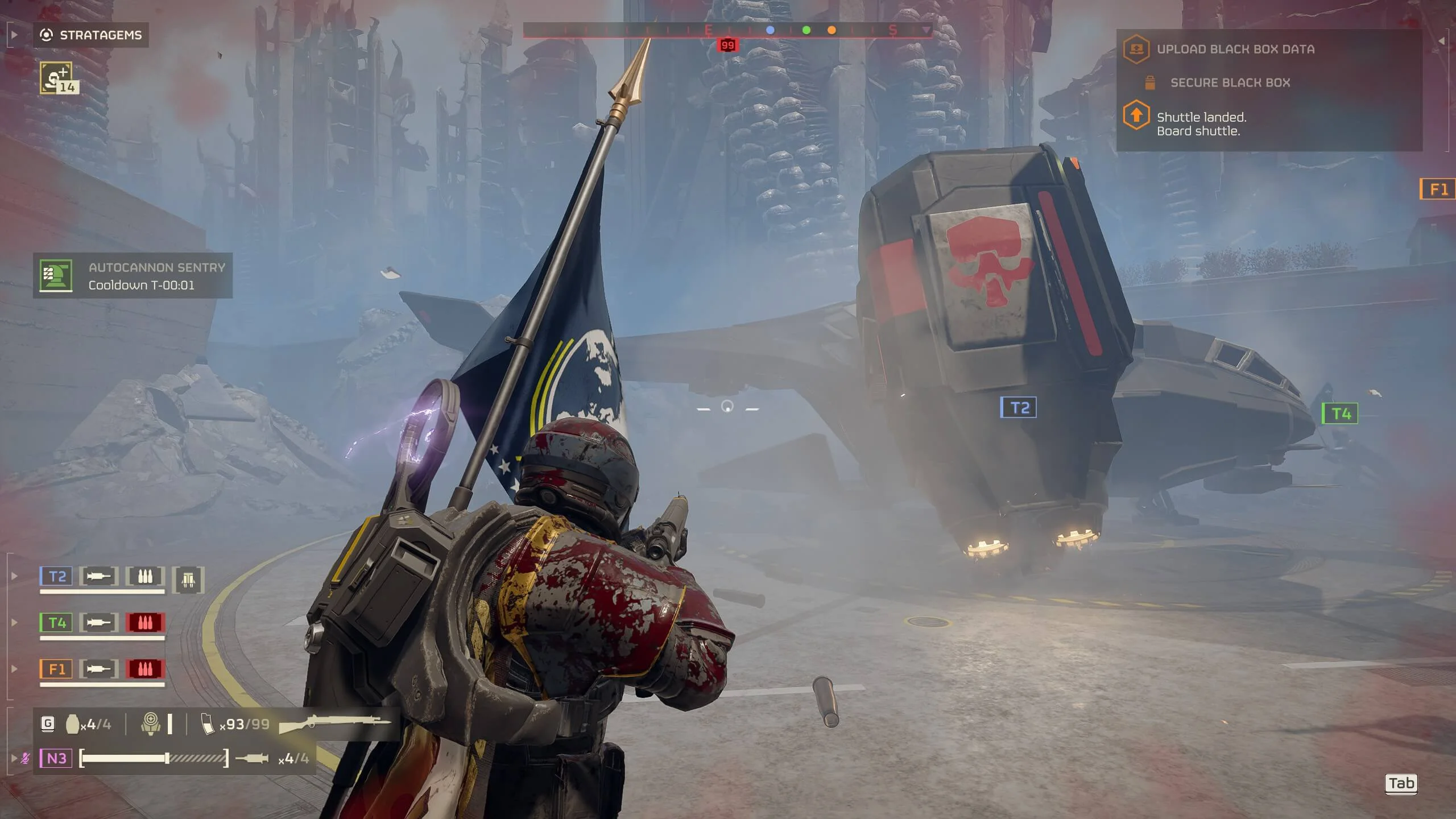Click the grenade icon in loadout bar
The width and height of the screenshot is (1456, 819).
[x=73, y=724]
